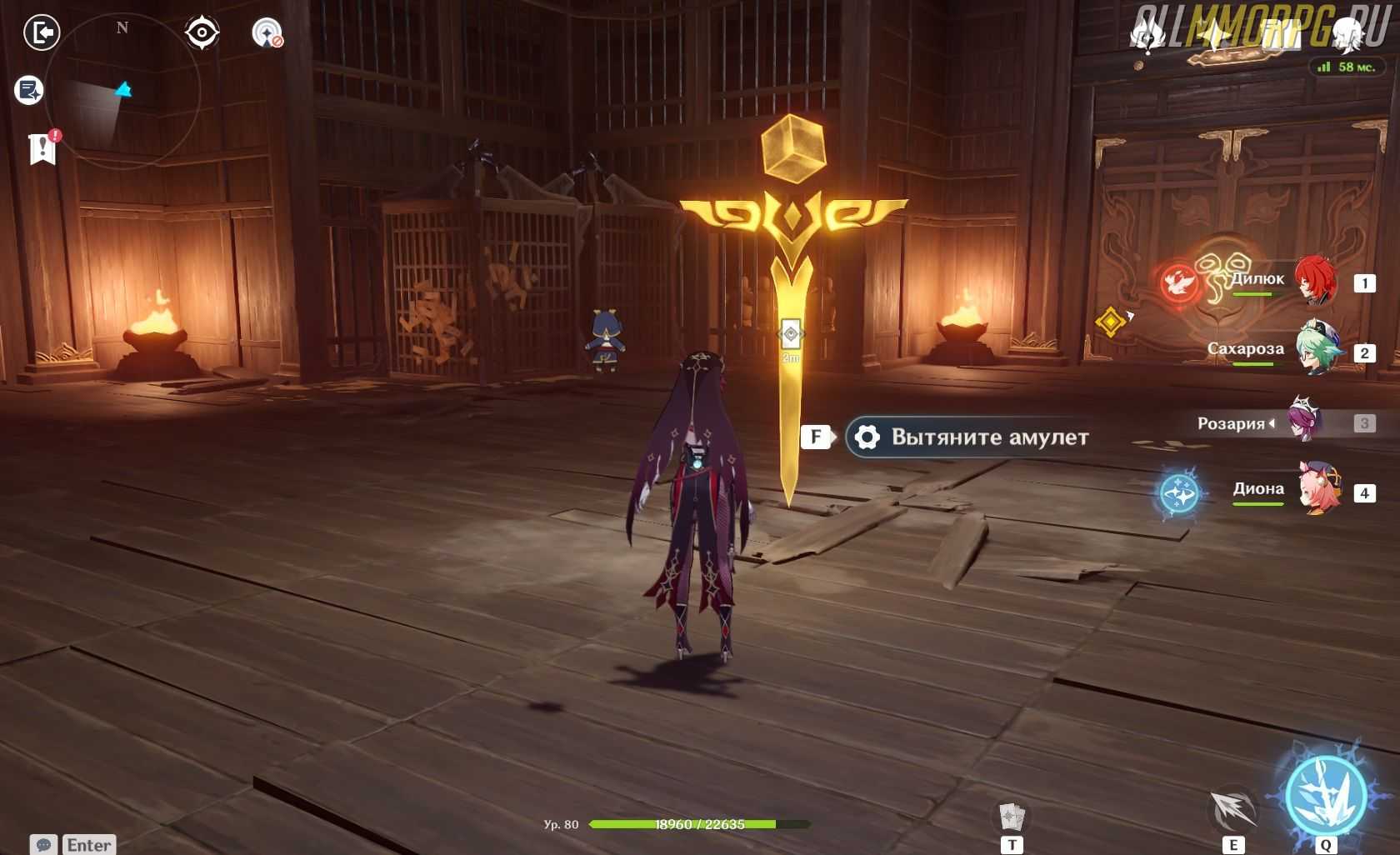Trigger Дилюк's red elemental burst icon
1400x855 pixels.
[1179, 283]
